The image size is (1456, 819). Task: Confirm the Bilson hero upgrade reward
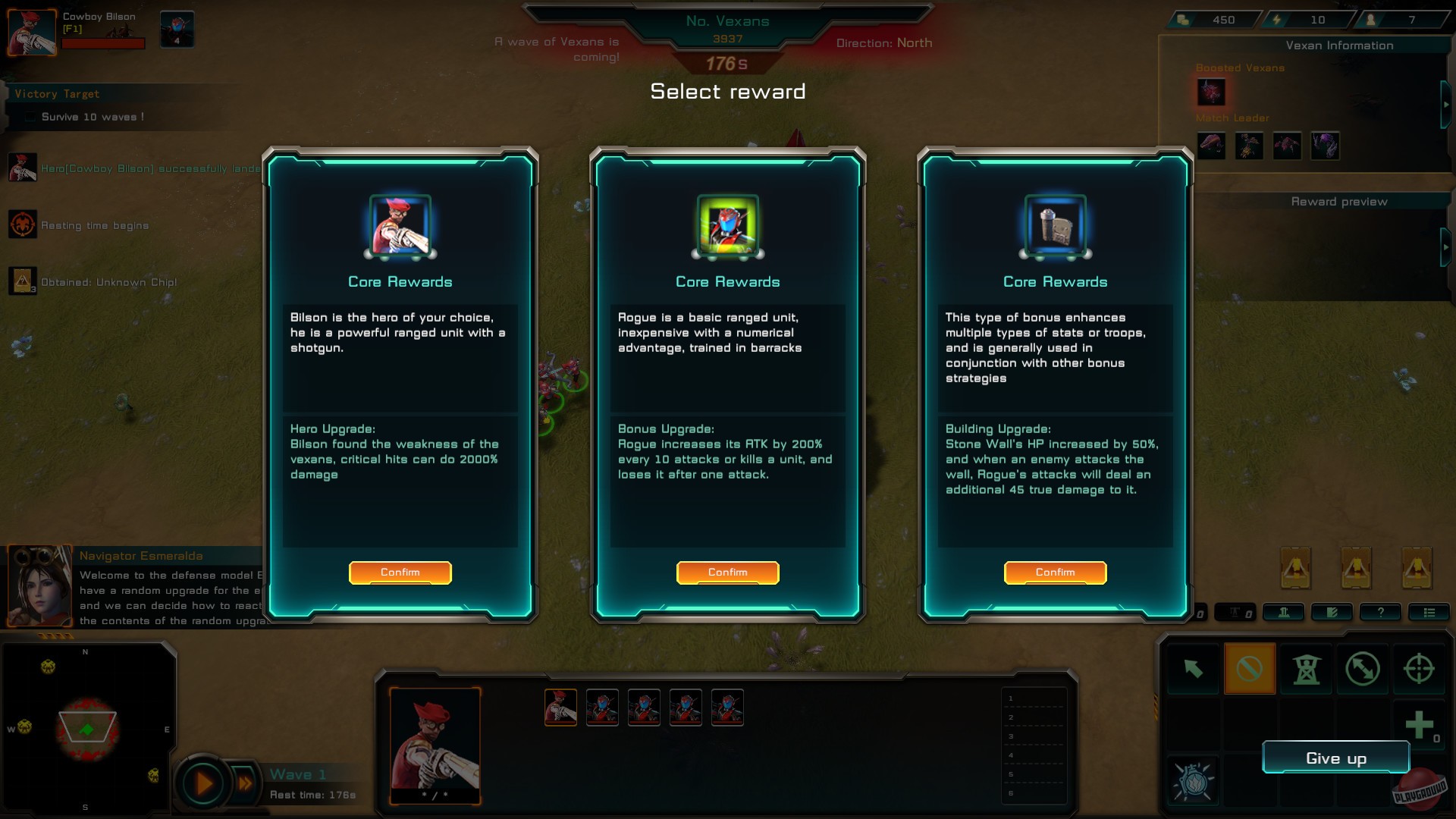click(400, 573)
